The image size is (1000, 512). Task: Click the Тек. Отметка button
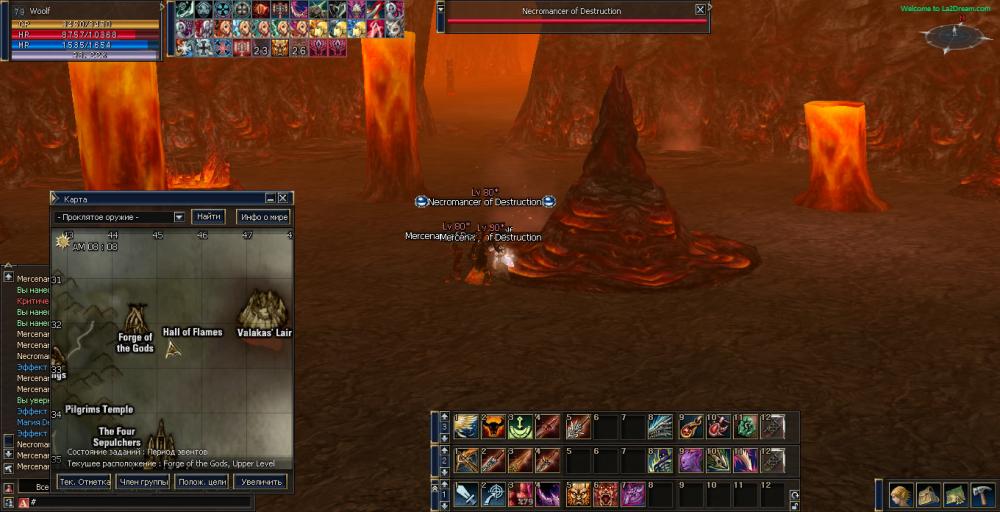[84, 482]
